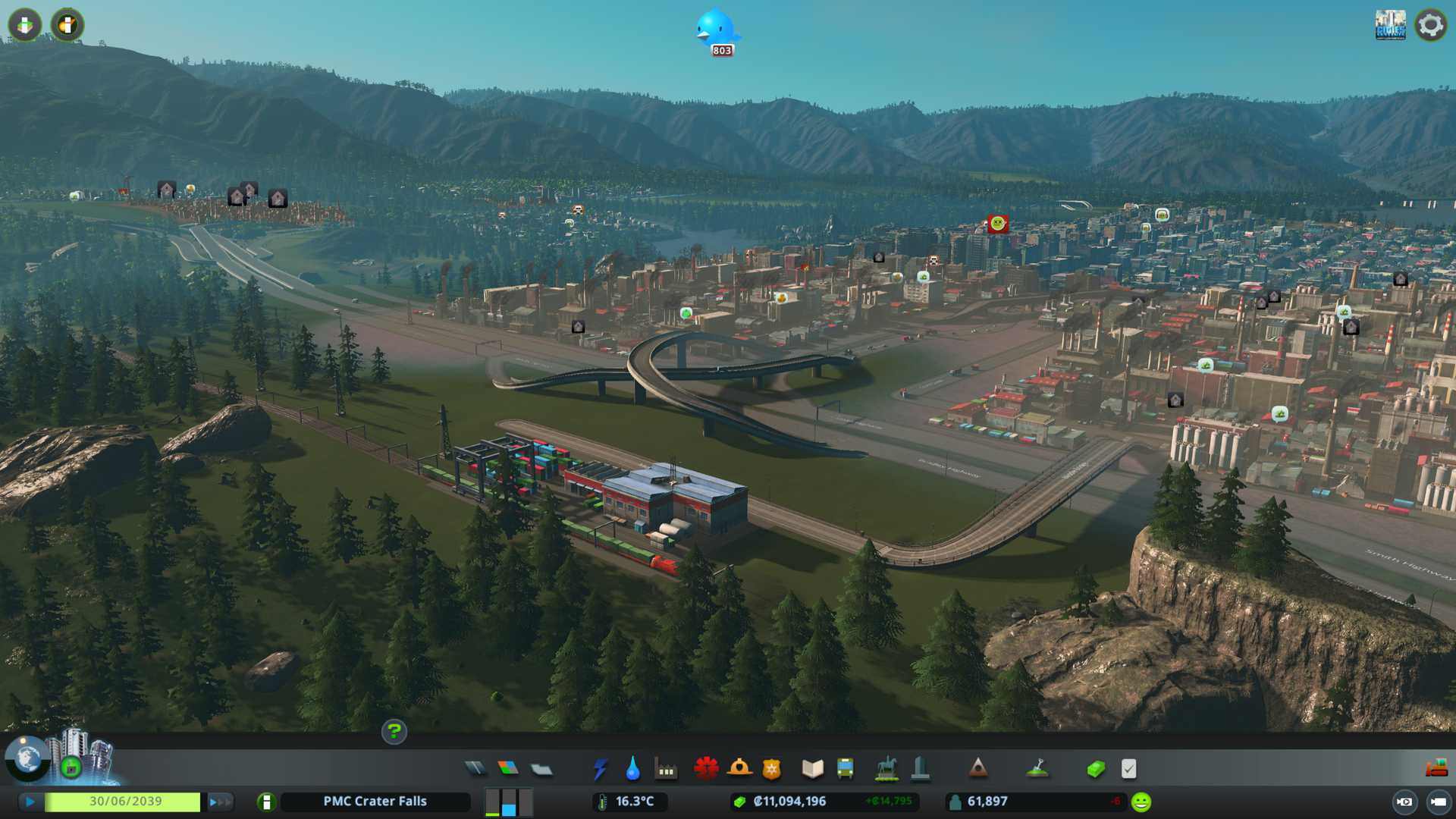Open the Zoning tool with colored squares
The image size is (1456, 819).
pyautogui.click(x=508, y=769)
